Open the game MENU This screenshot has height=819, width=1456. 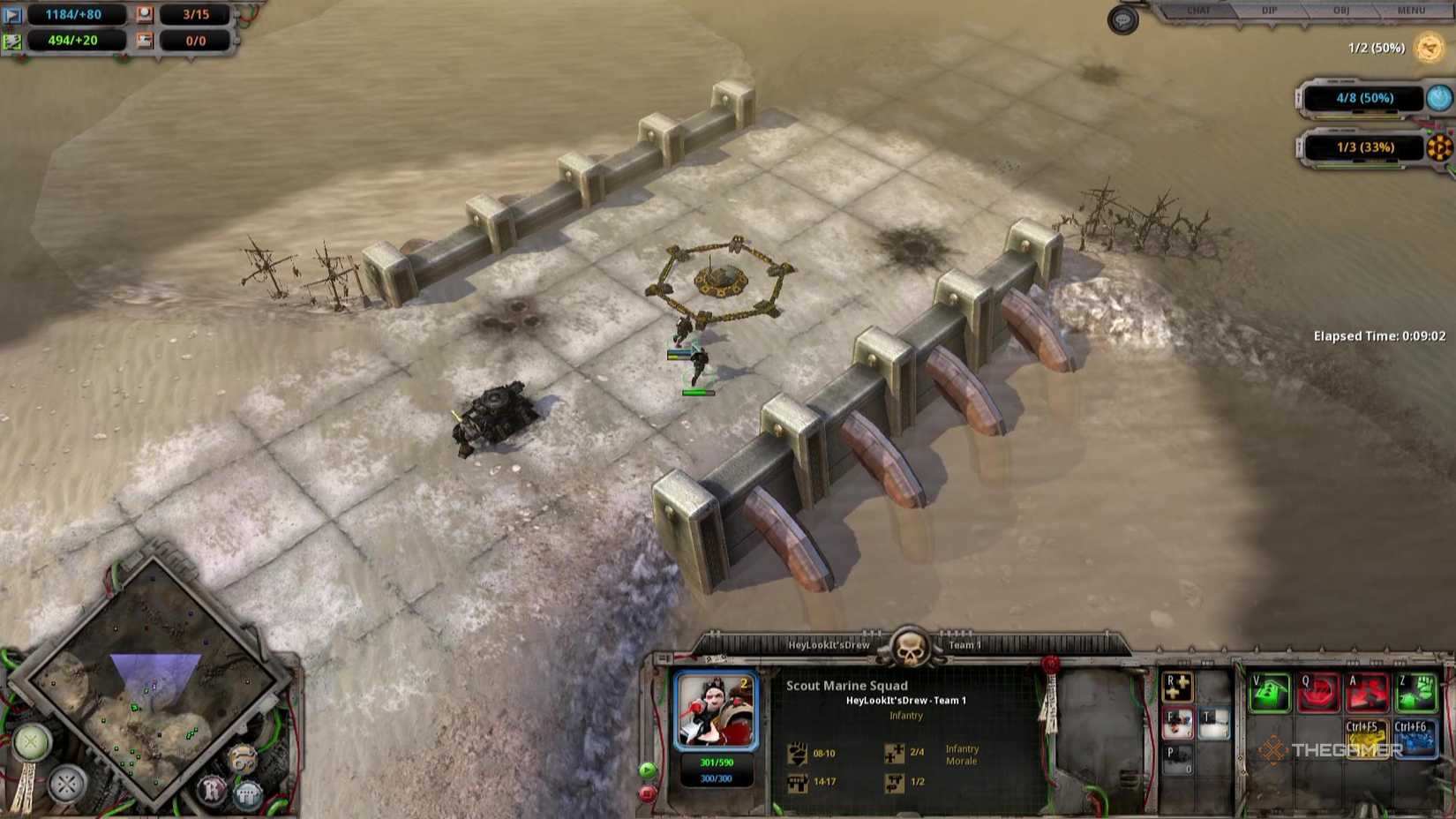[x=1411, y=11]
